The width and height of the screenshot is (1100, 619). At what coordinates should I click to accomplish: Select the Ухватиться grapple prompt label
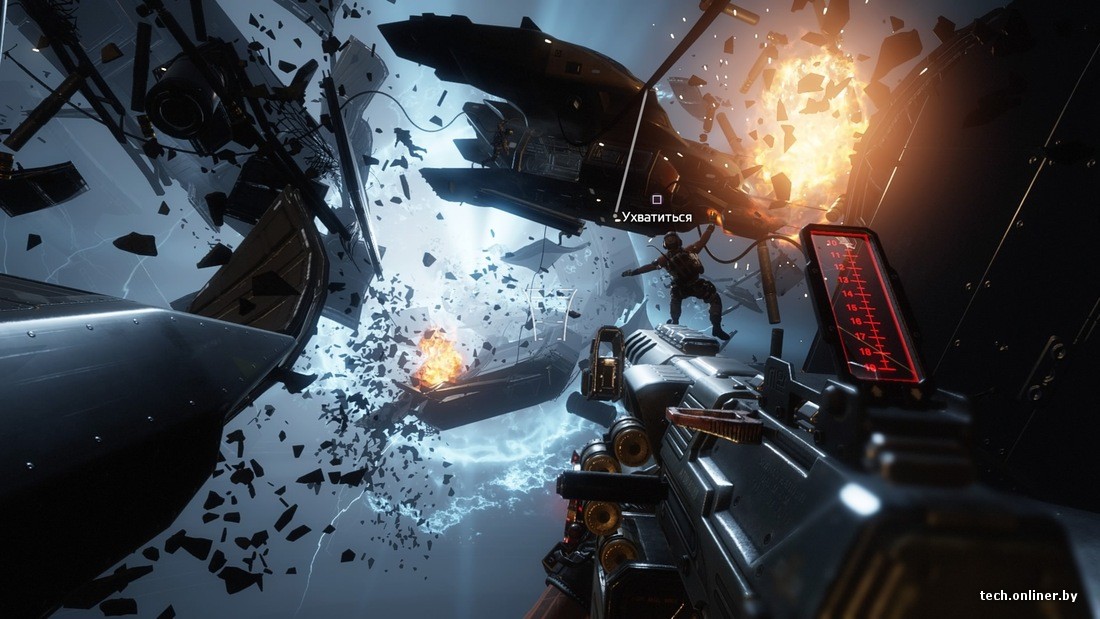tap(656, 217)
